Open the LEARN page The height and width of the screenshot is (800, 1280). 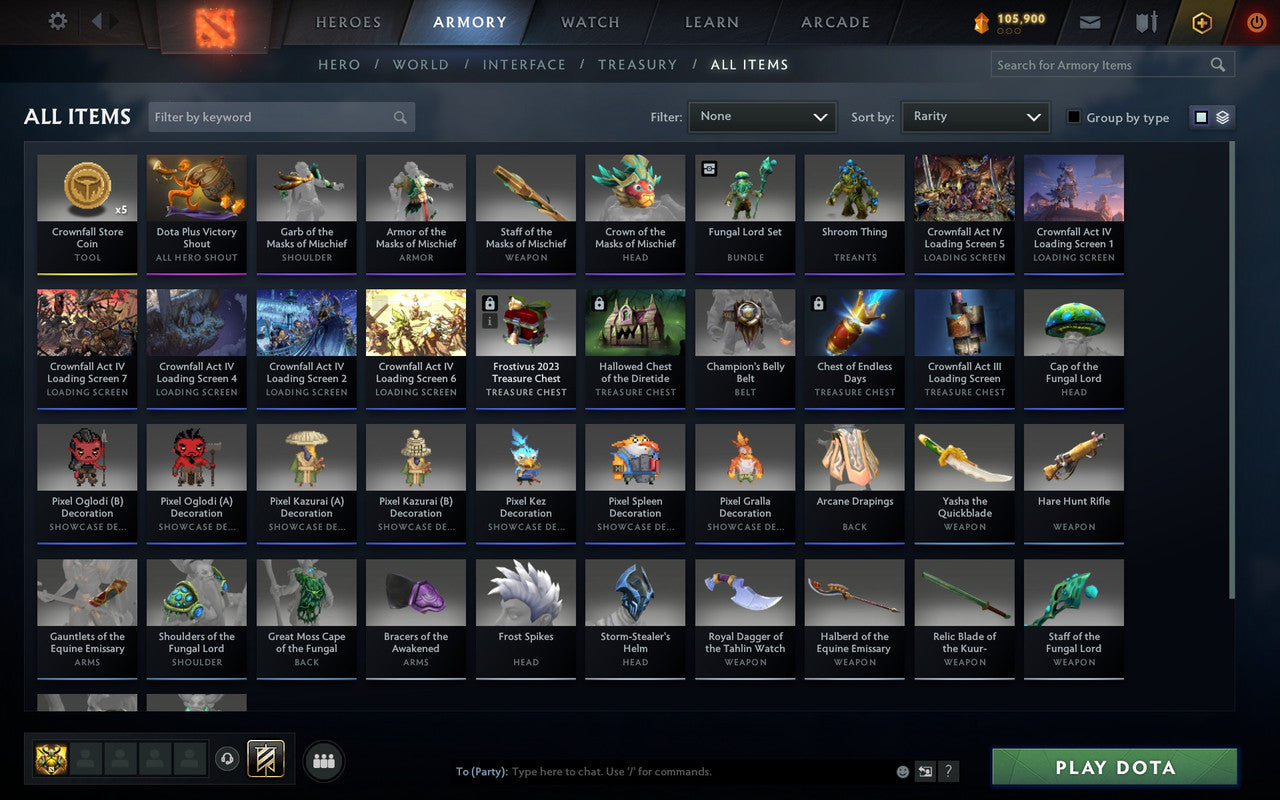pyautogui.click(x=711, y=22)
